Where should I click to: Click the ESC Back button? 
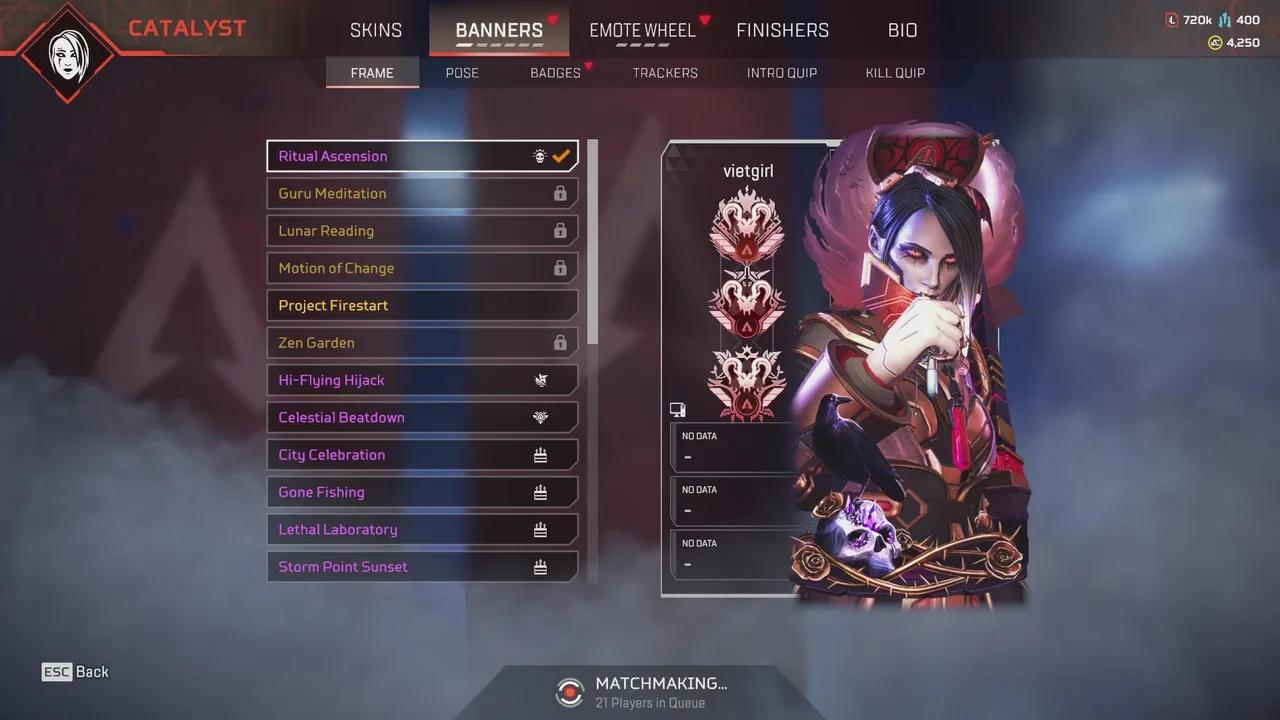pos(75,671)
